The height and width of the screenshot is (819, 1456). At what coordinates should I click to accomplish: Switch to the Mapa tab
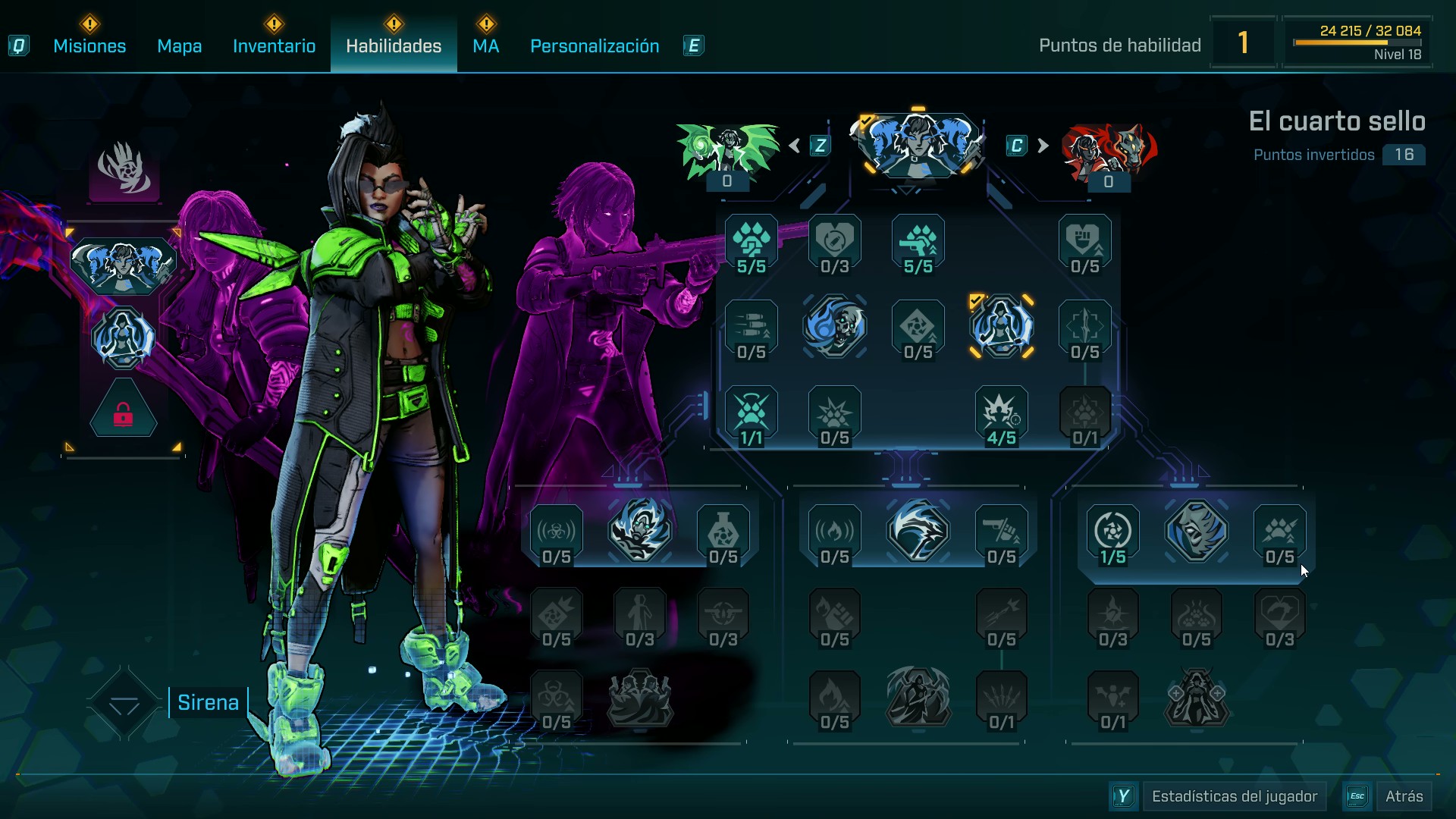[x=179, y=46]
